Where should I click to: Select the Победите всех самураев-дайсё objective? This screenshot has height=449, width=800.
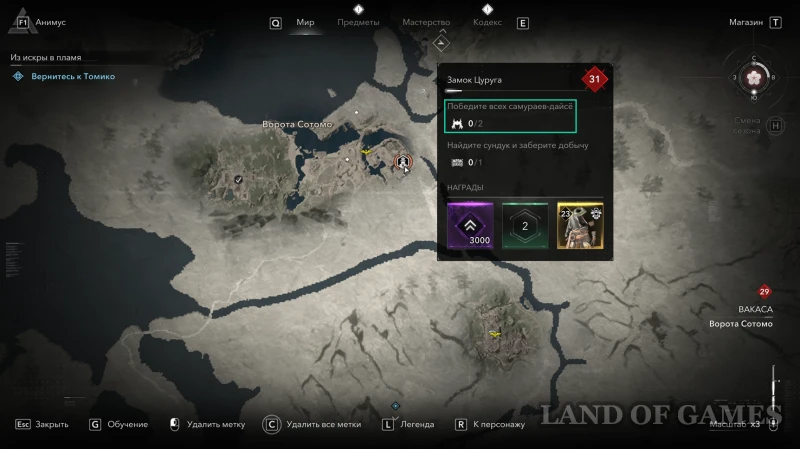pyautogui.click(x=511, y=115)
